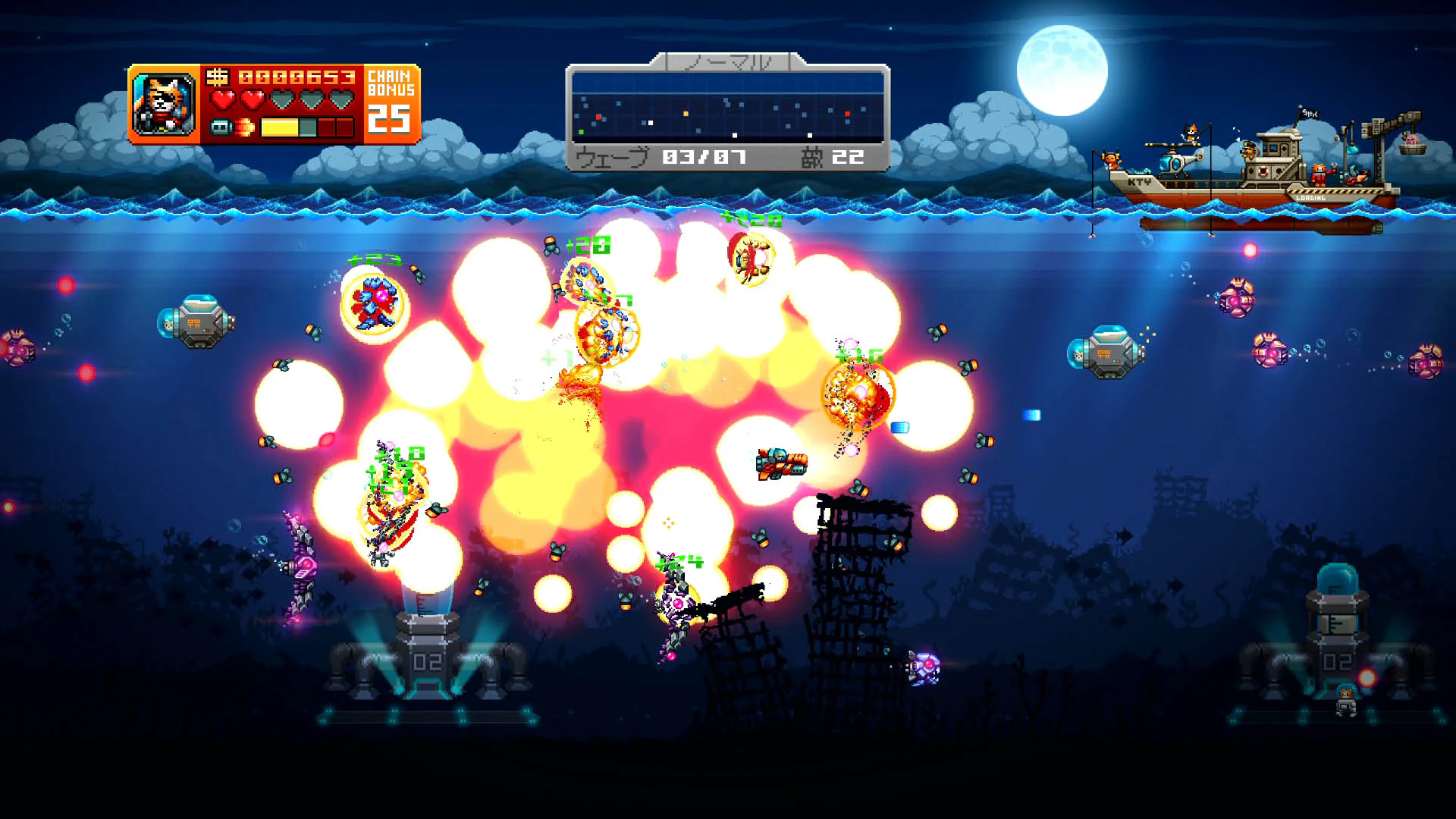Click the yellow weapon charge bar

coord(279,129)
